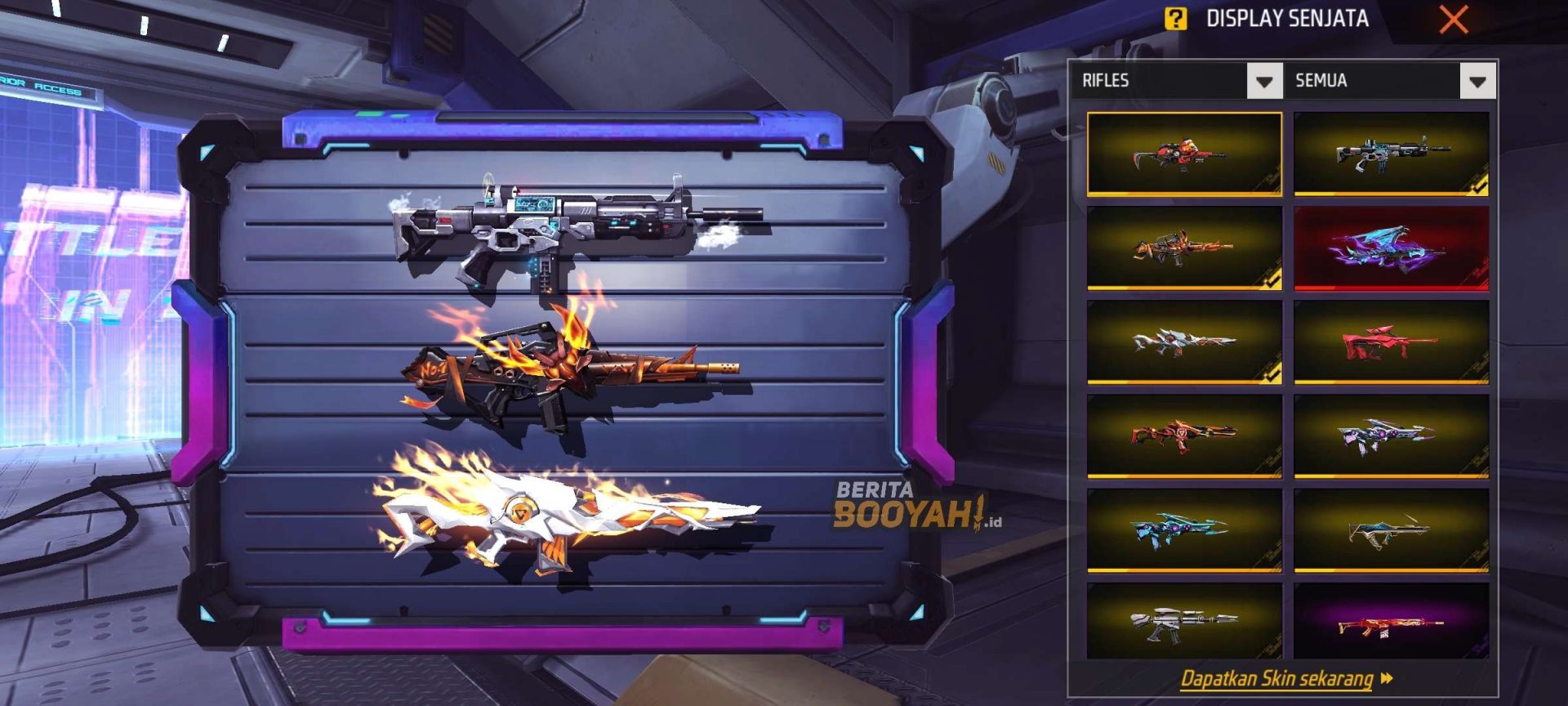Open the SEMUA filter dropdown

point(1477,81)
